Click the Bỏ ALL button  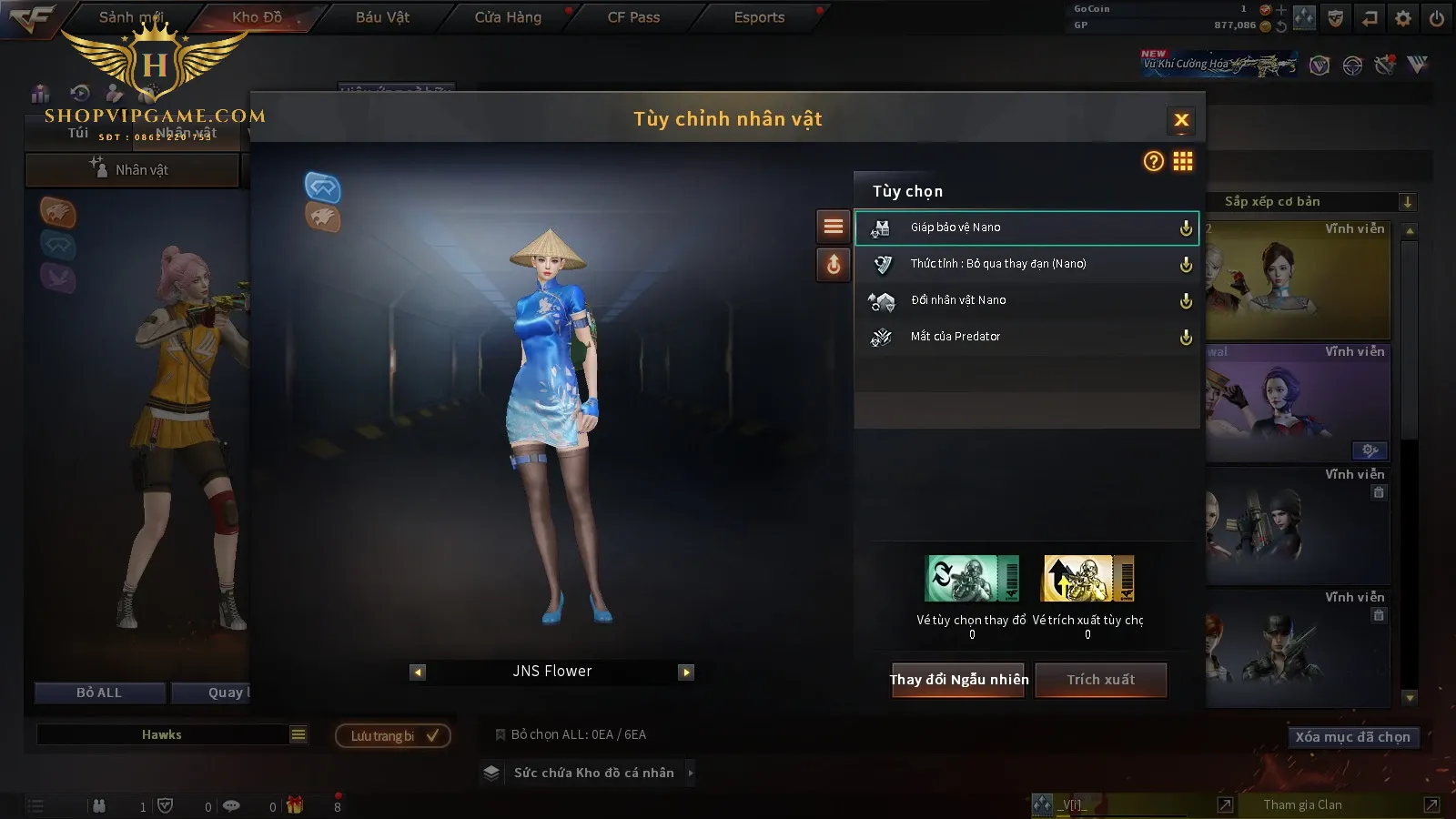point(99,693)
